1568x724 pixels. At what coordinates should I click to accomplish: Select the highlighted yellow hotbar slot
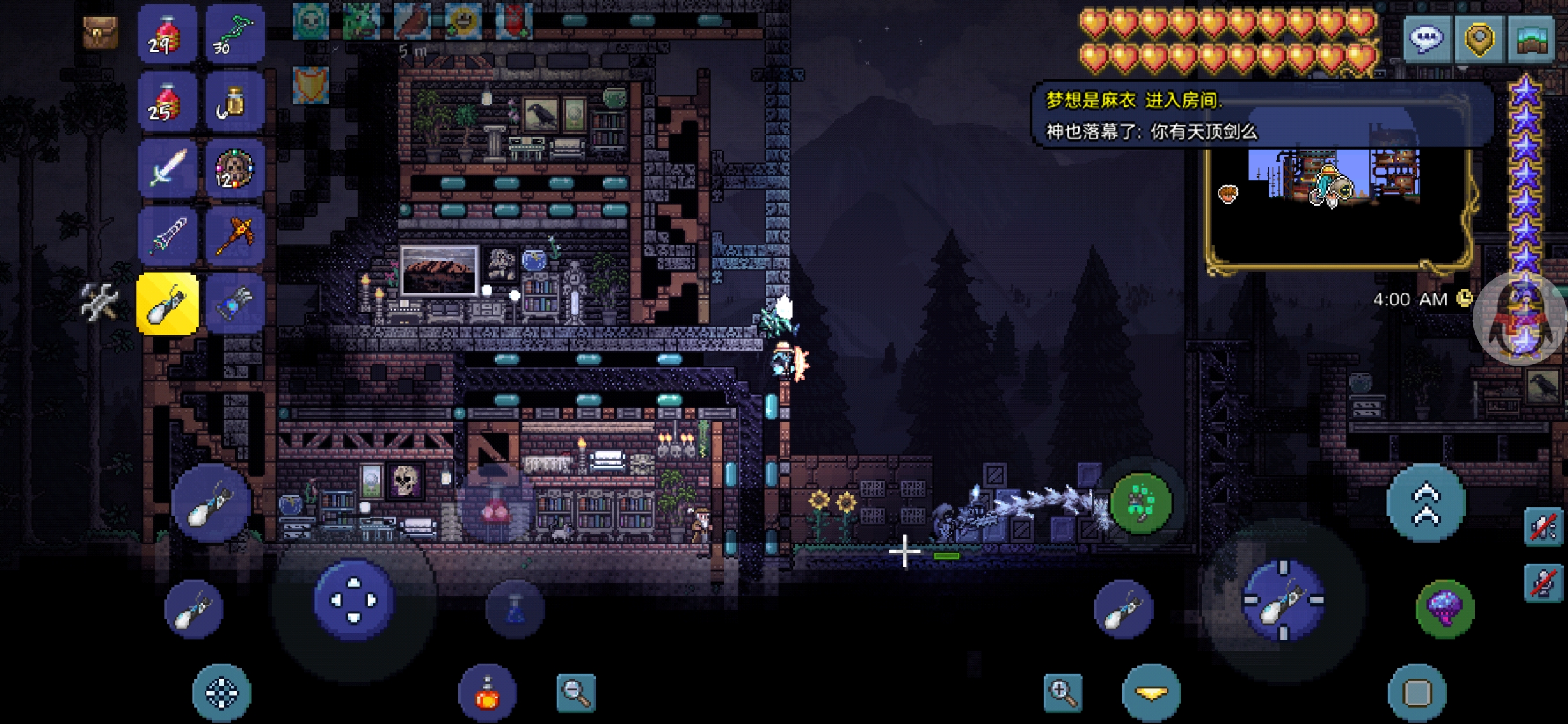click(x=167, y=304)
